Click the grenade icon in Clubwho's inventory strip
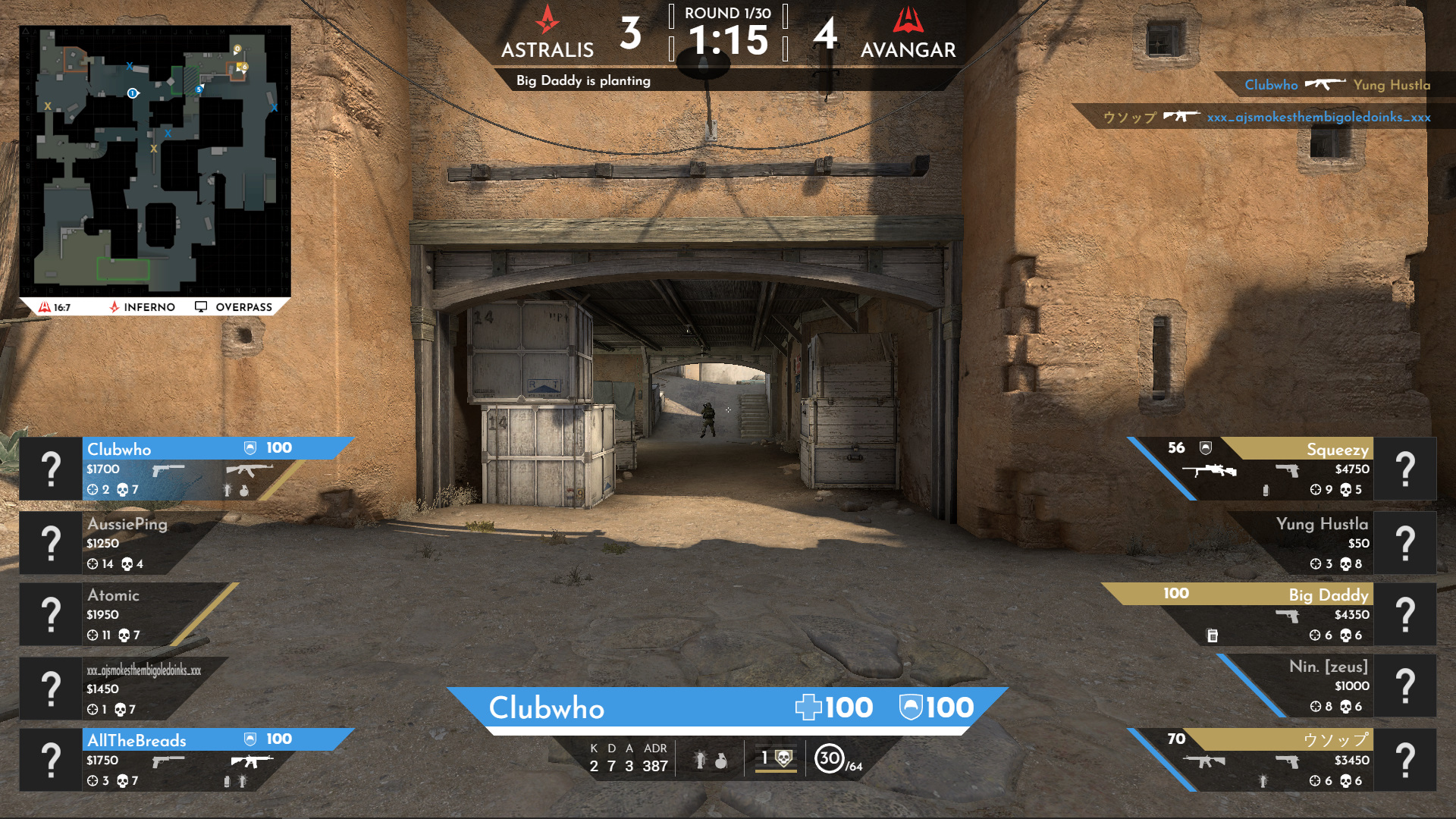Viewport: 1456px width, 819px height. point(243,491)
